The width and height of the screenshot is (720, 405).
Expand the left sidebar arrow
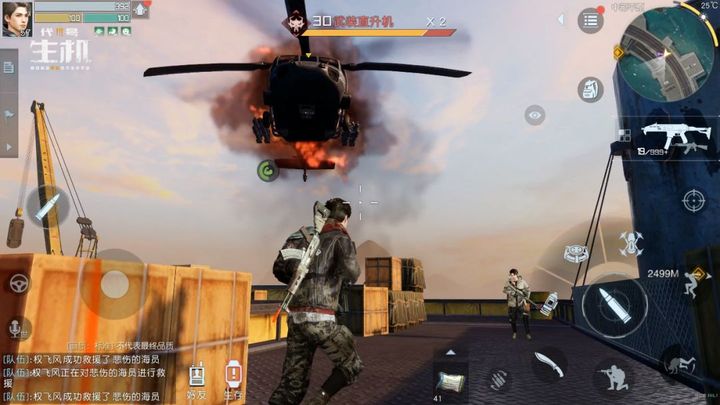tap(9, 146)
